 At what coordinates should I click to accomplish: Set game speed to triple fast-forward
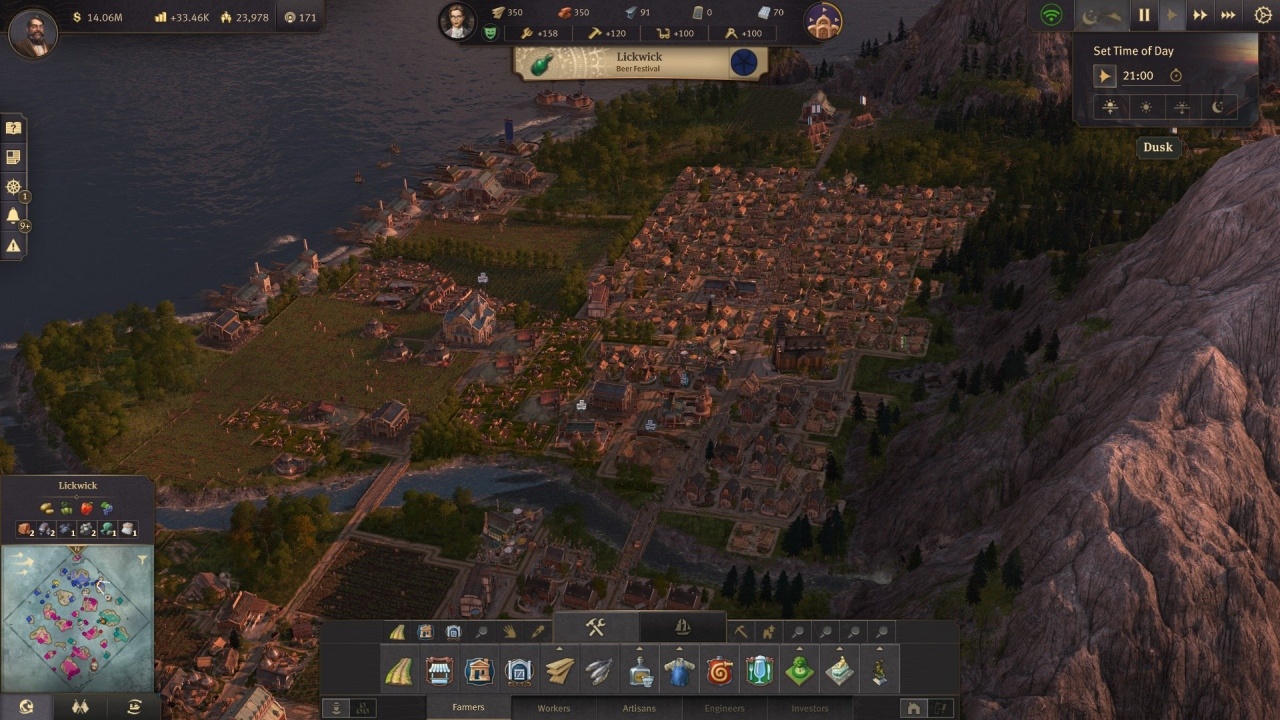(1228, 15)
